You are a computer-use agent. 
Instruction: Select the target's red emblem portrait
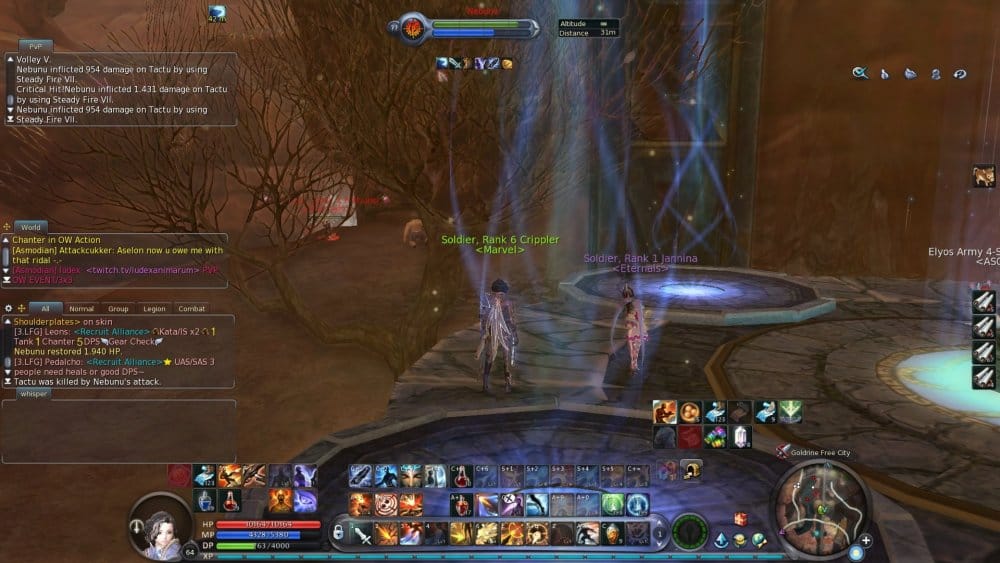click(x=413, y=28)
